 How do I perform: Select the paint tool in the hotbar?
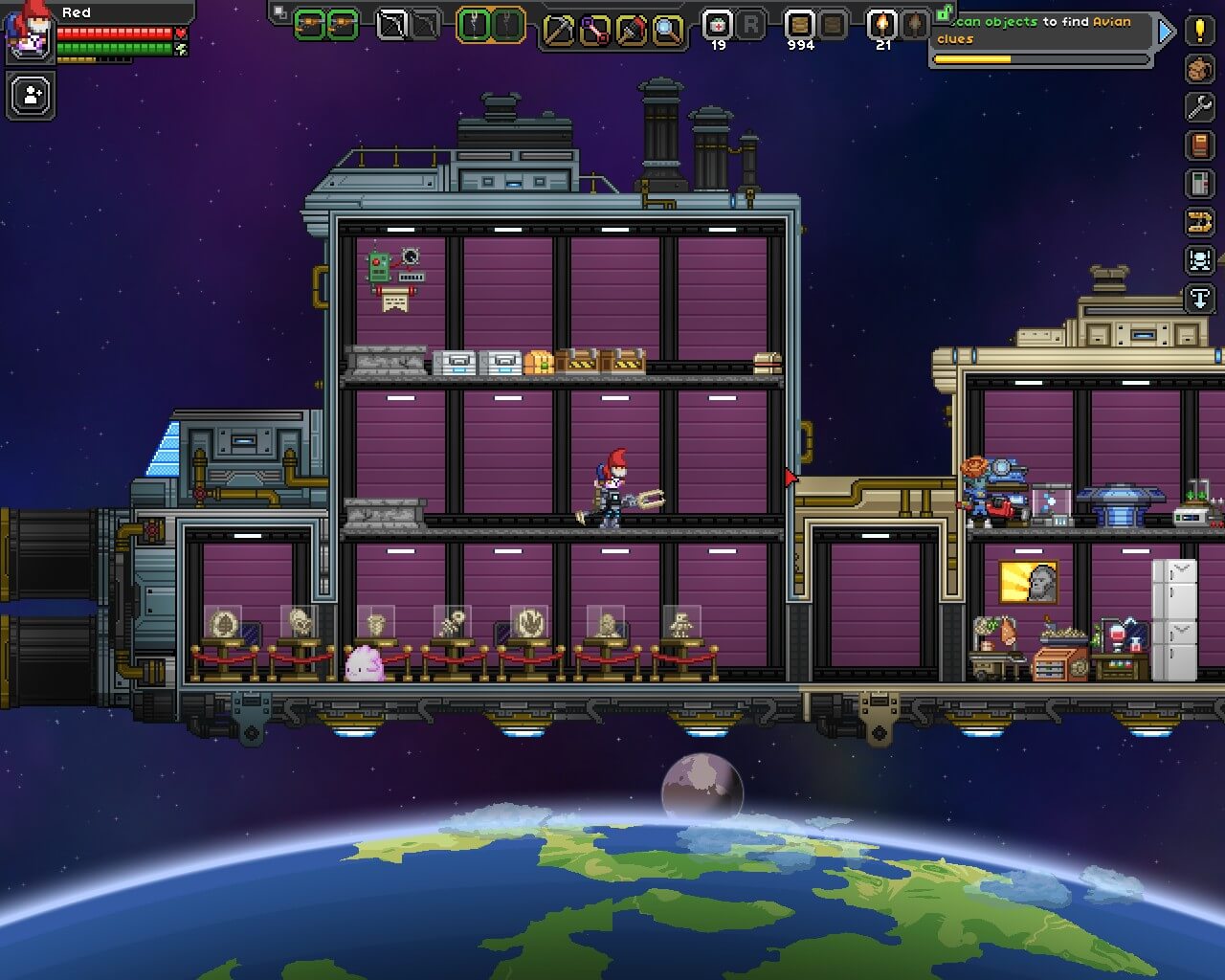(x=631, y=30)
